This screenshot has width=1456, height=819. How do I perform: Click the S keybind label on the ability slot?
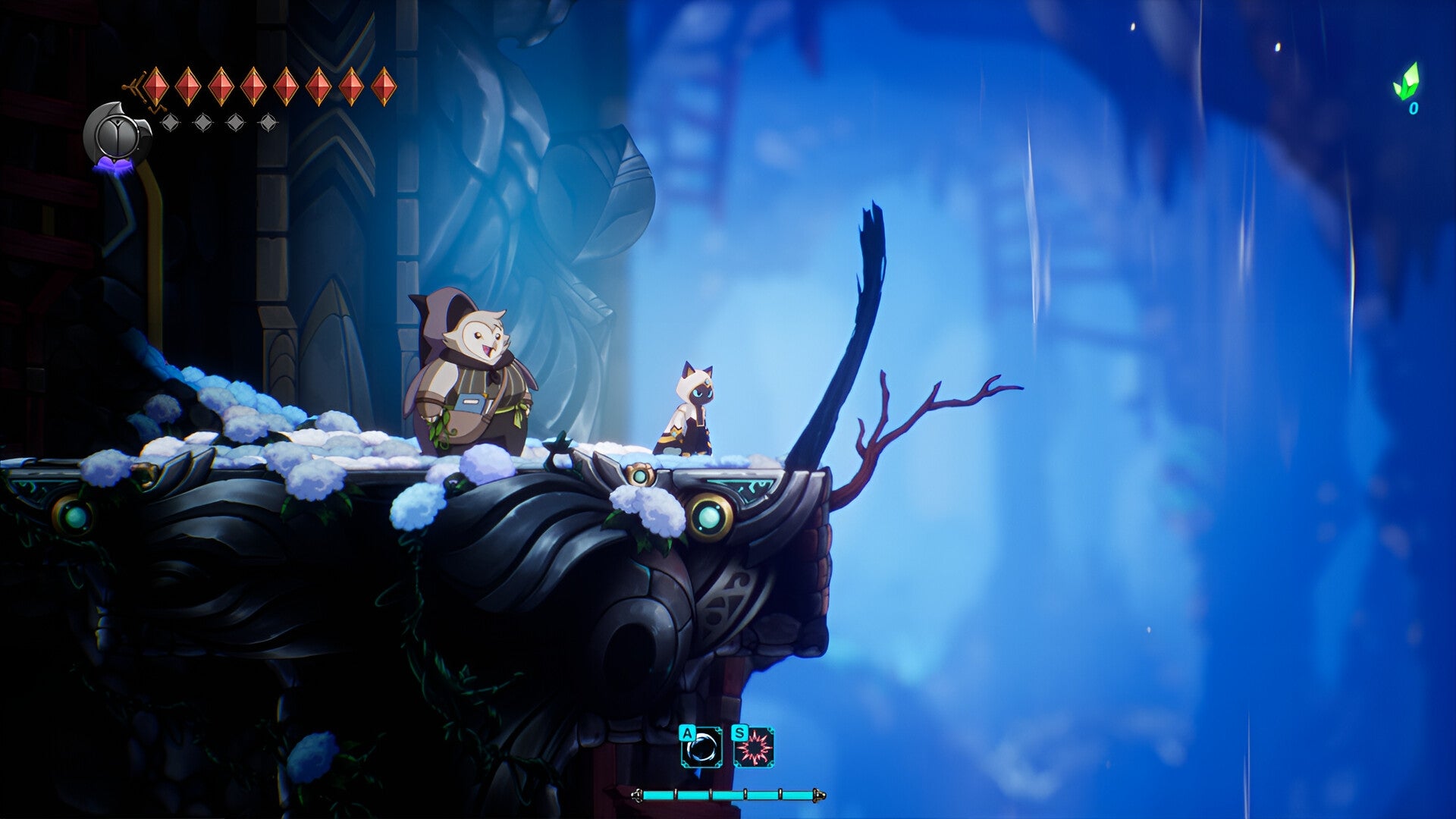click(739, 733)
